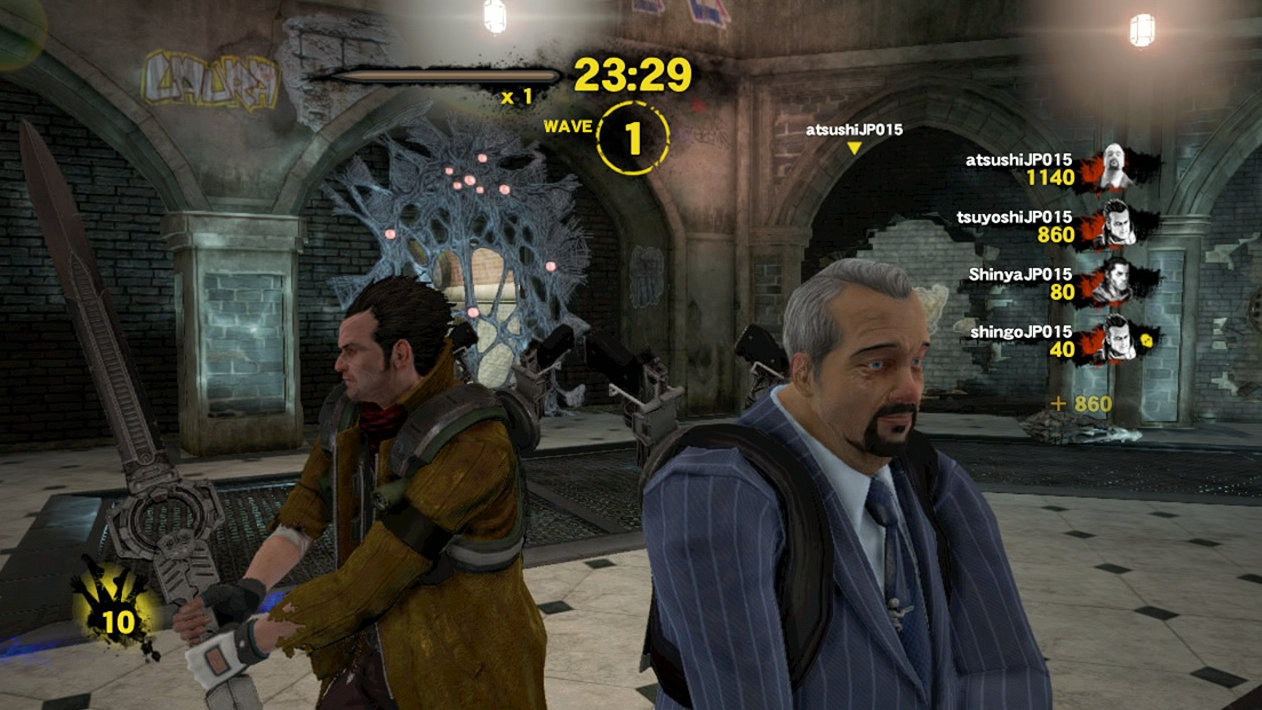Click the Wave 1 circular badge
Image resolution: width=1262 pixels, height=710 pixels.
click(632, 138)
